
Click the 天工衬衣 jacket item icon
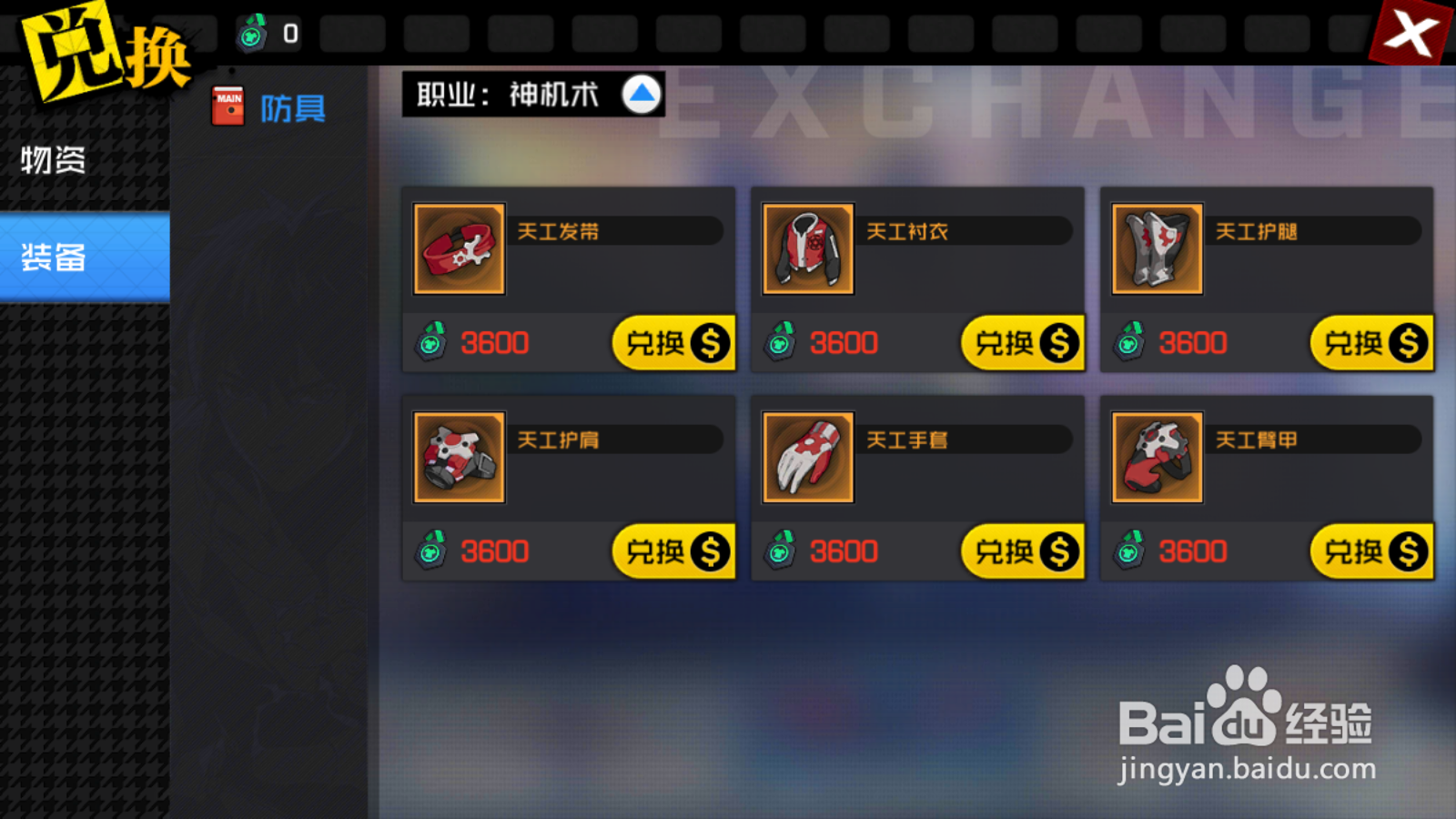808,248
